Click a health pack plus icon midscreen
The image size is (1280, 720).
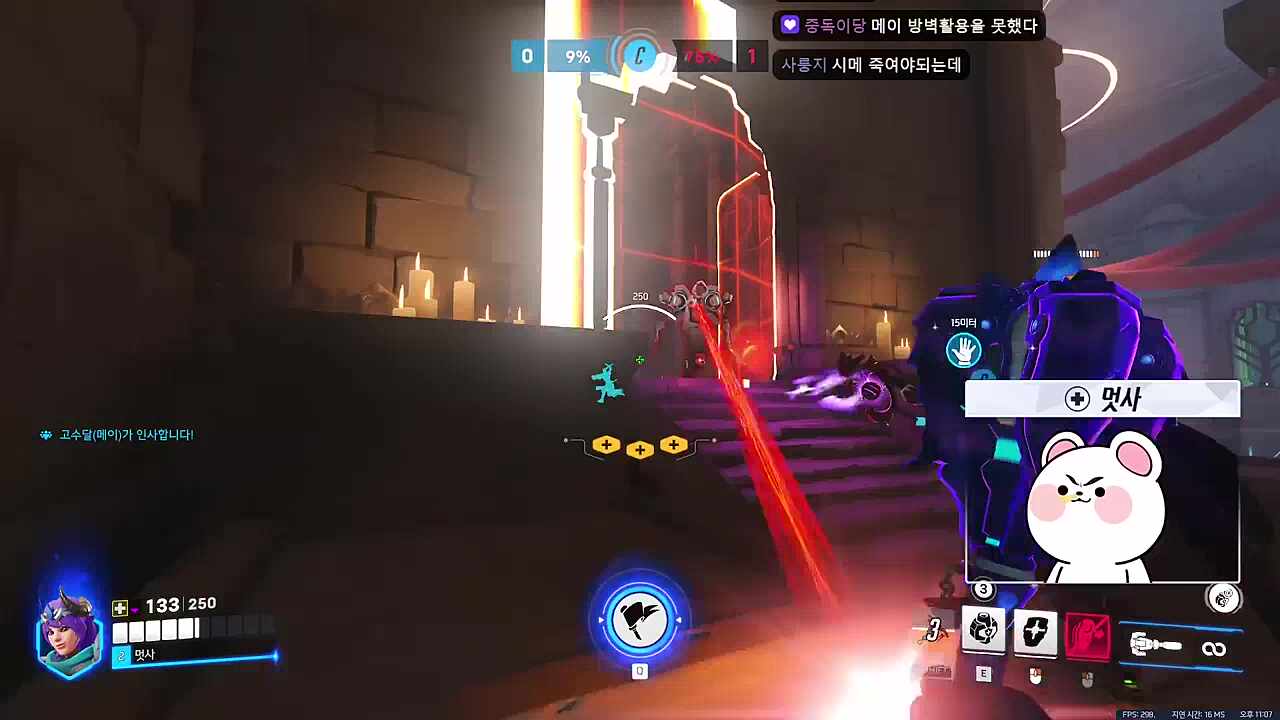click(640, 448)
